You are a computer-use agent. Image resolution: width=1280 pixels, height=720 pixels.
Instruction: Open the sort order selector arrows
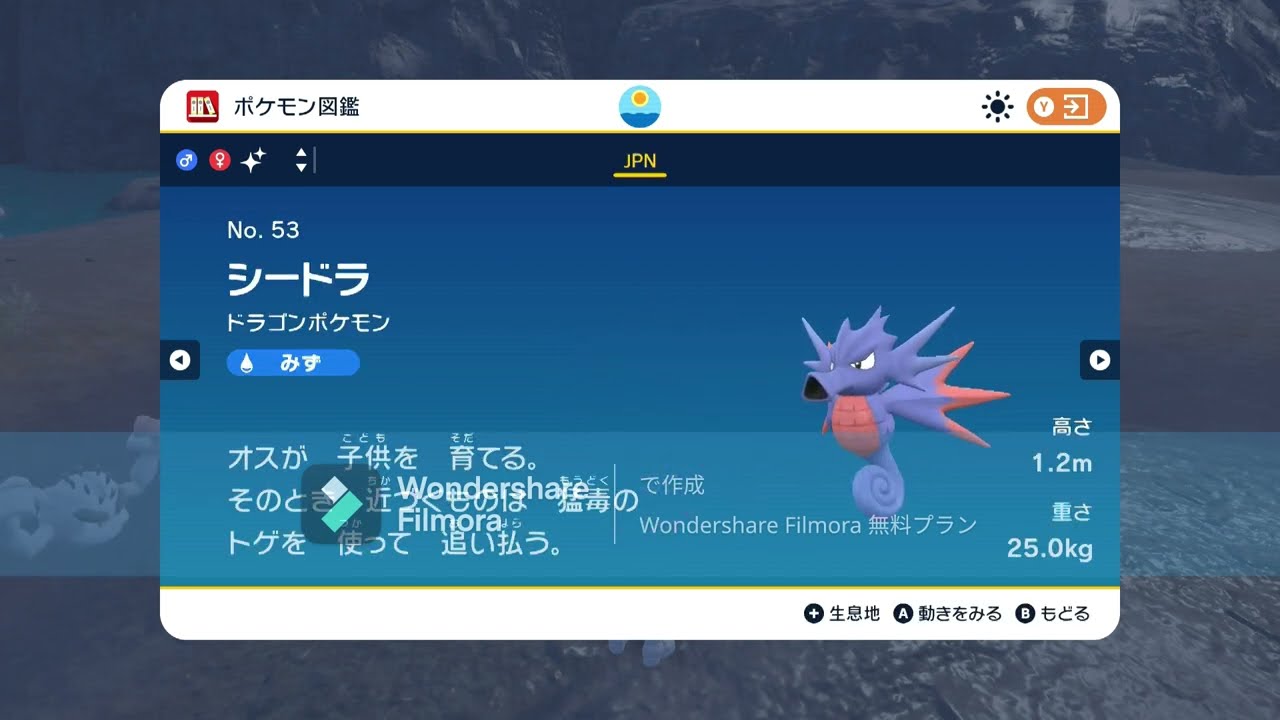pos(300,160)
